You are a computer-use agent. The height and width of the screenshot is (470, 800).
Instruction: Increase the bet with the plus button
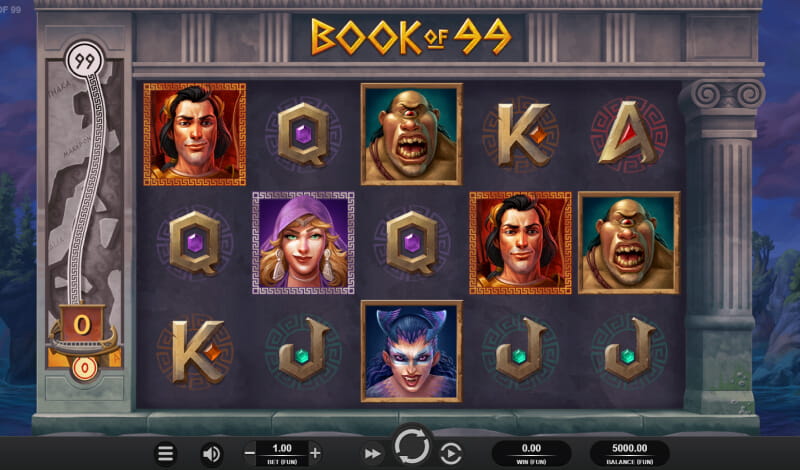(315, 452)
